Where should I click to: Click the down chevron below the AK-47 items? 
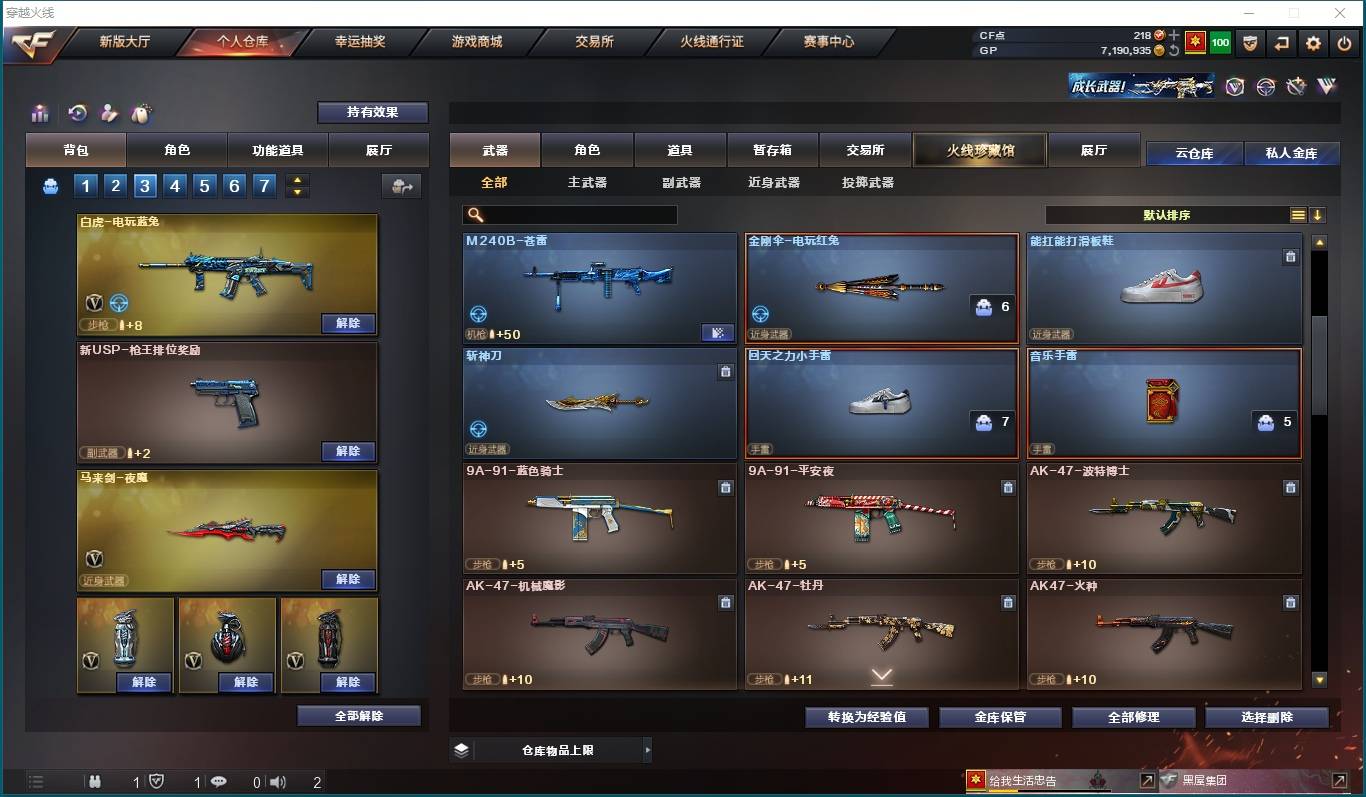[x=881, y=676]
